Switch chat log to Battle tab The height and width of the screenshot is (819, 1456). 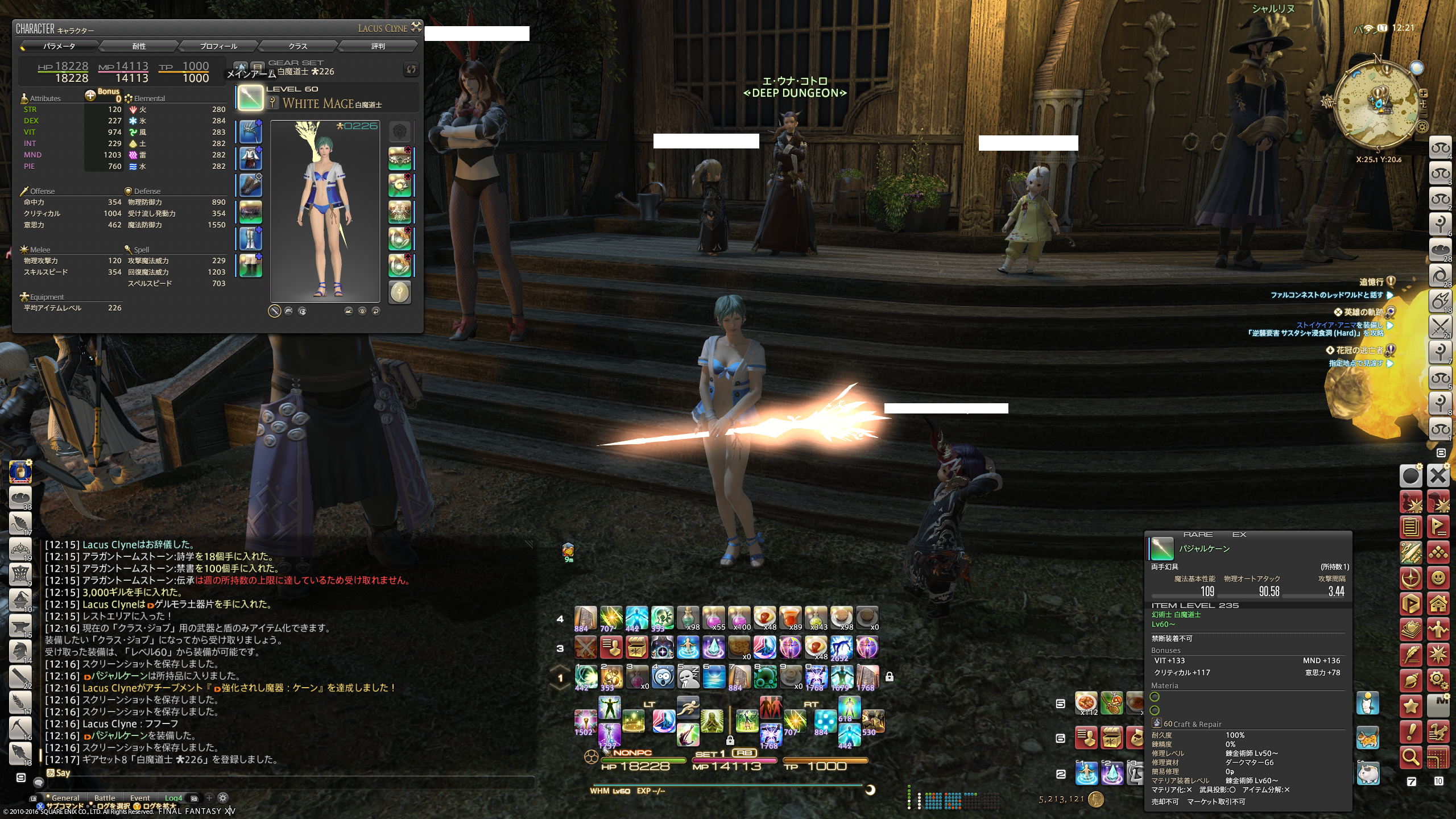[x=105, y=798]
